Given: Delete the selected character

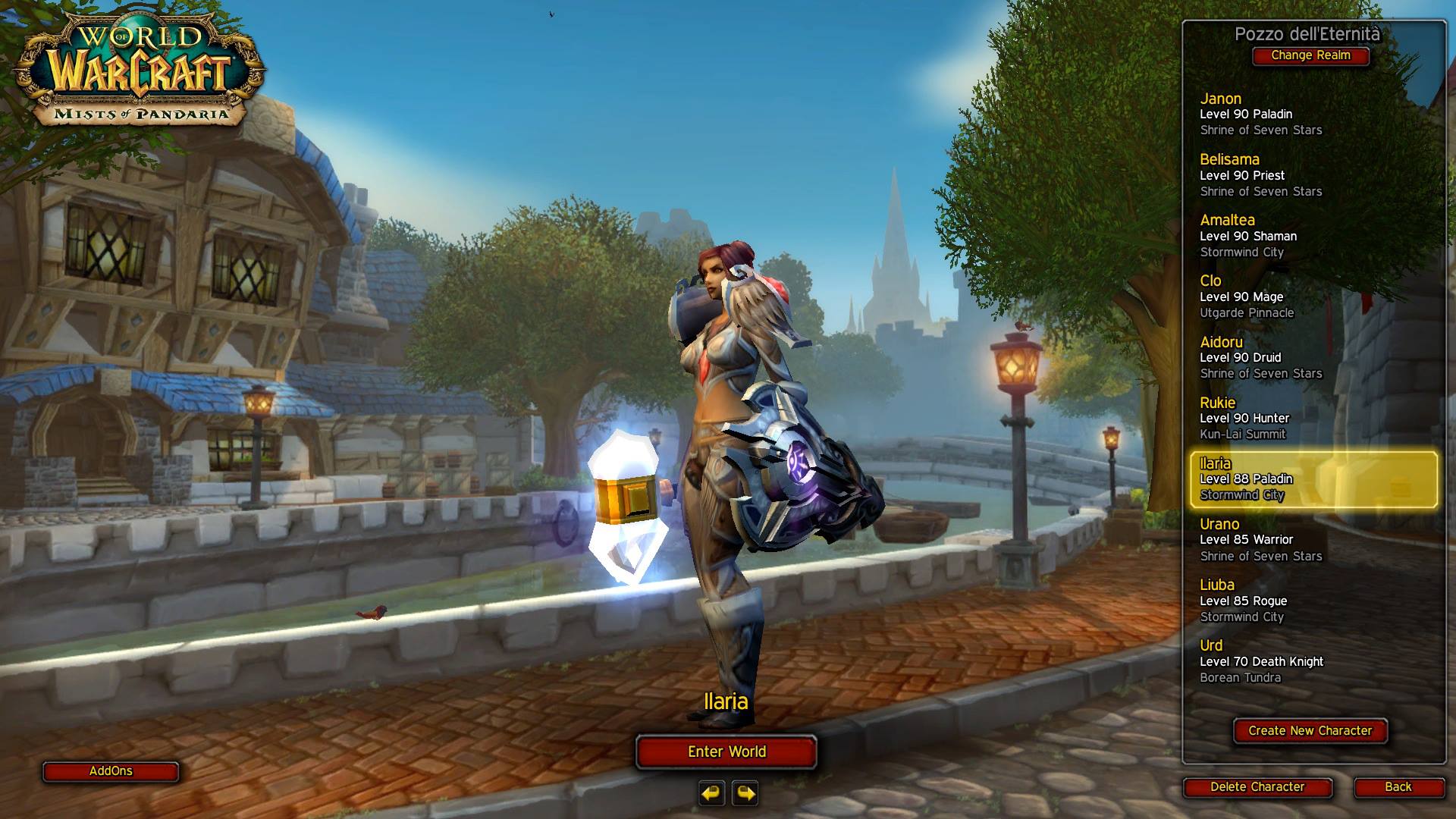Looking at the screenshot, I should [x=1257, y=787].
